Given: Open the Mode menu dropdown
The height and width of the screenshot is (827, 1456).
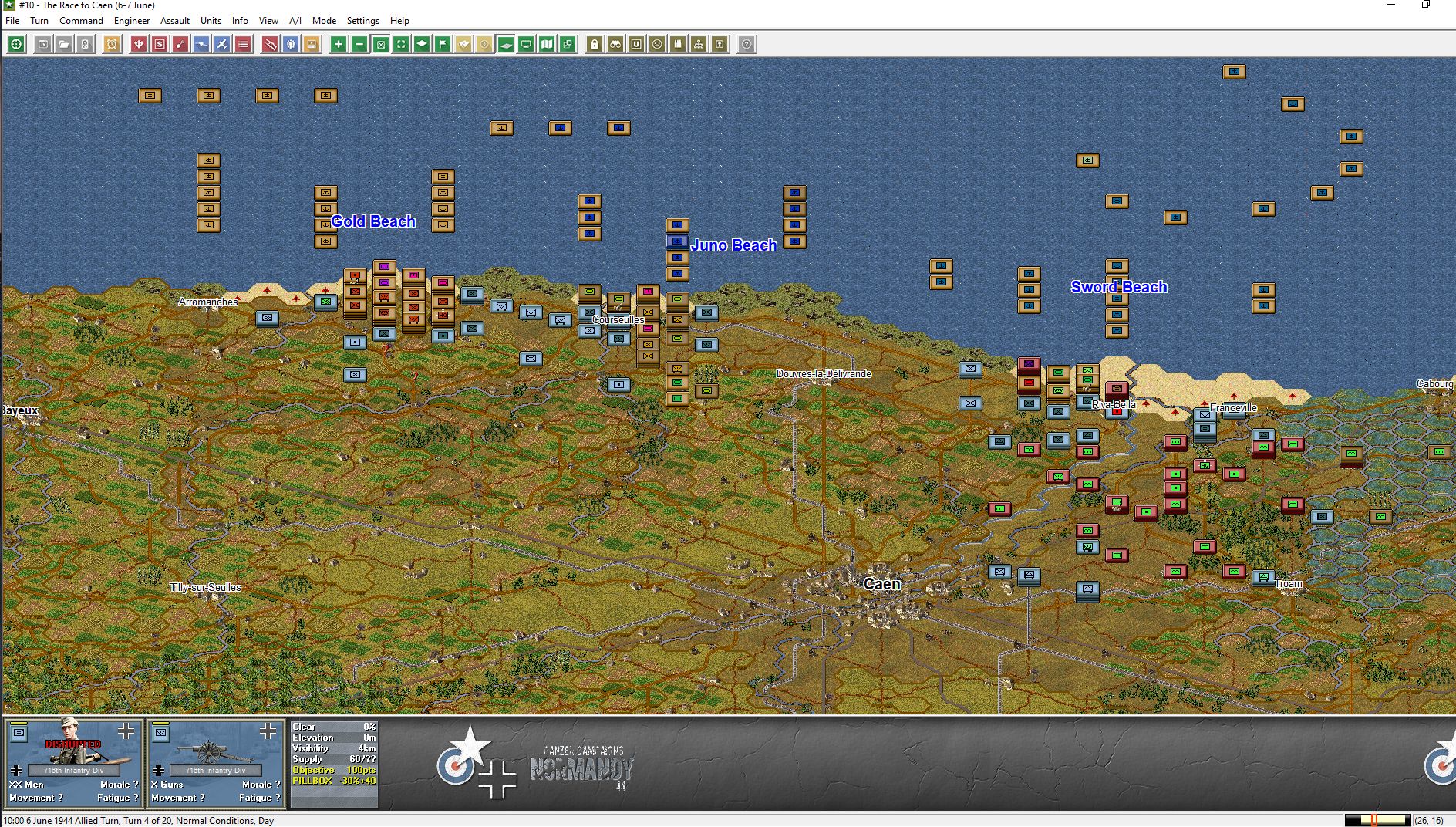Looking at the screenshot, I should click(x=324, y=21).
